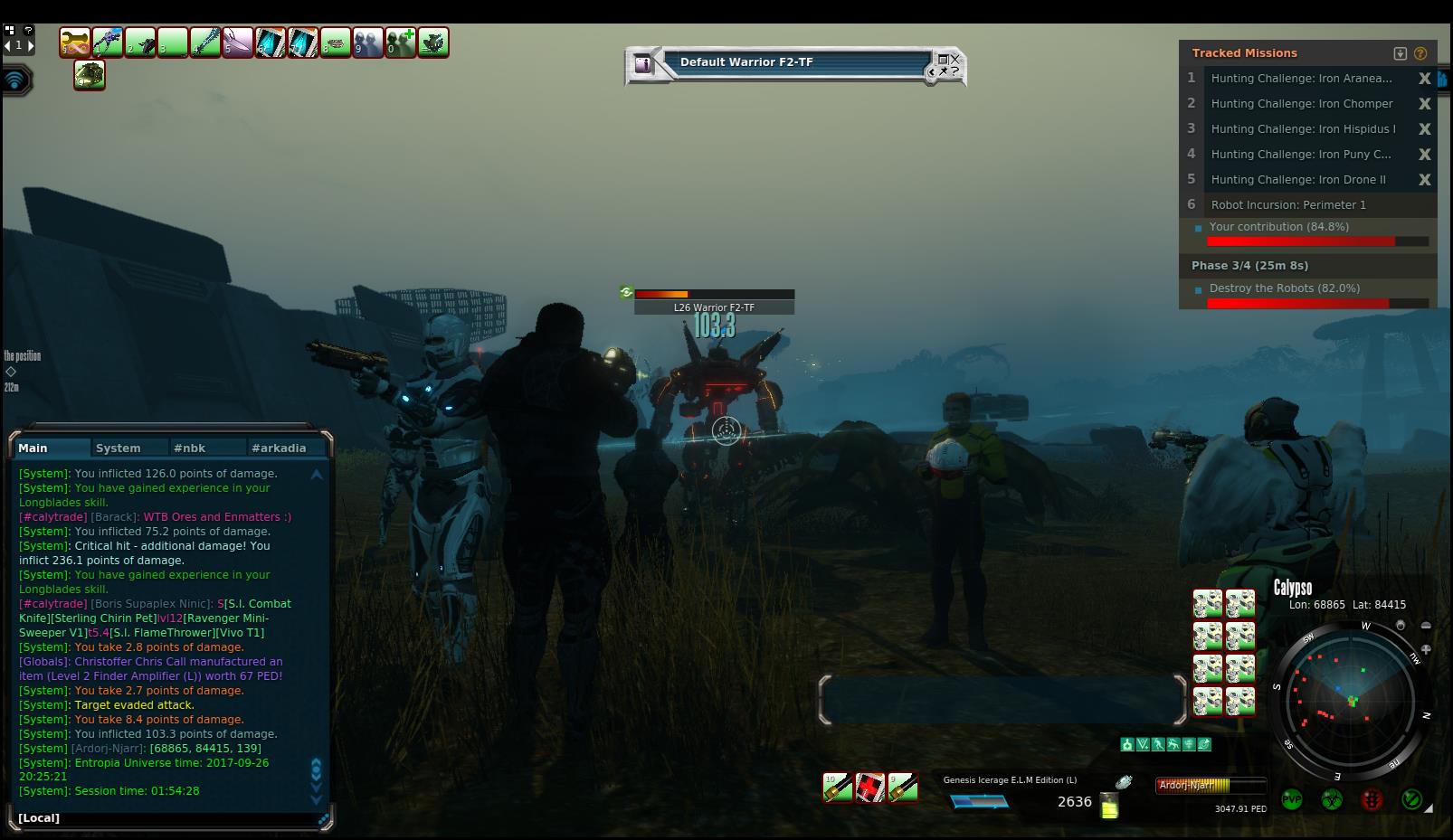
Task: Close the Default Warrior F2-TF target window
Action: tap(954, 60)
